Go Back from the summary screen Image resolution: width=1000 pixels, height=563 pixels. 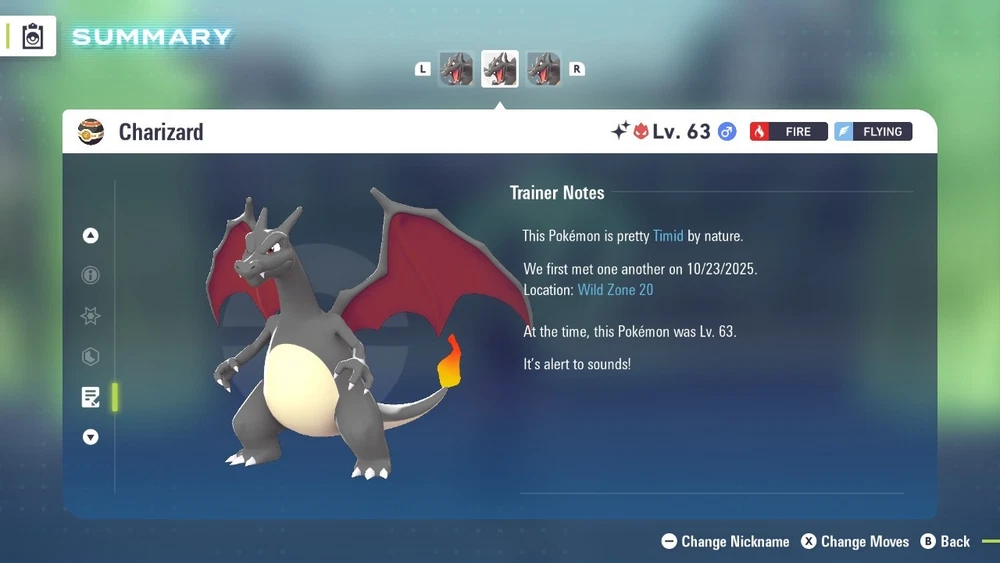[946, 541]
